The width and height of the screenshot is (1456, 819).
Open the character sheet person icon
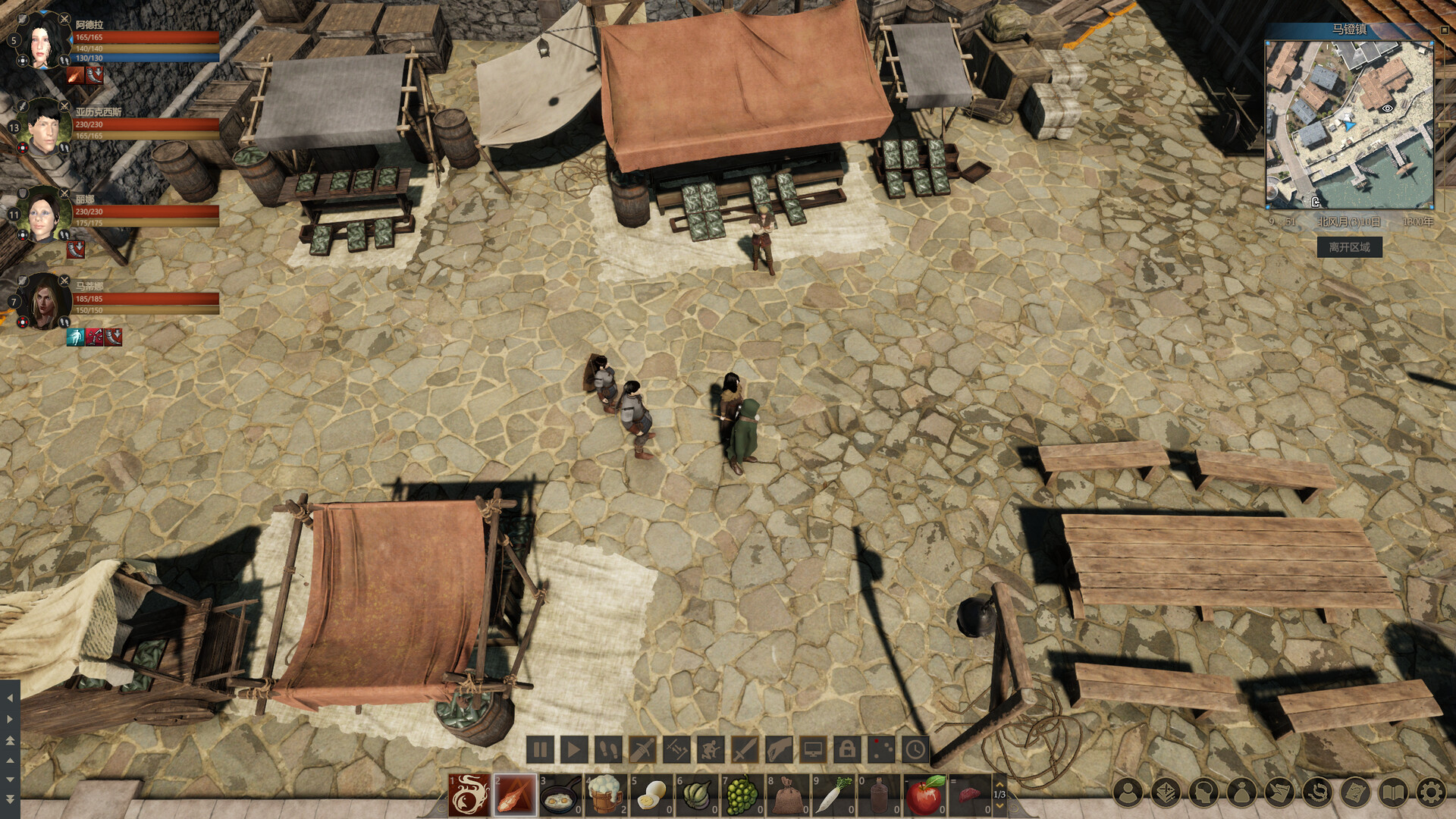pyautogui.click(x=1128, y=791)
